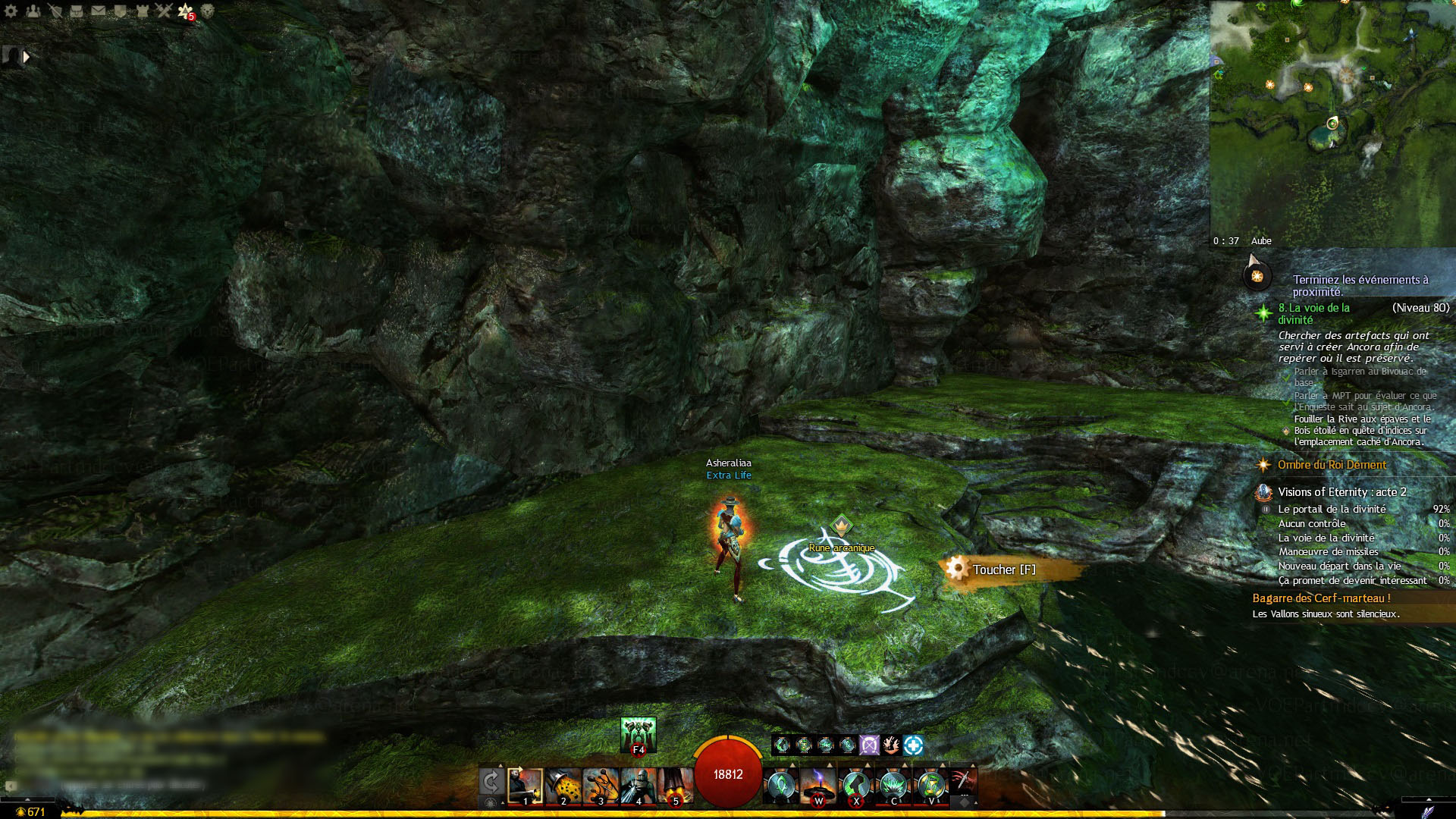
Task: Select the Visions of Eternity acte 2 achievement
Action: click(x=1341, y=492)
